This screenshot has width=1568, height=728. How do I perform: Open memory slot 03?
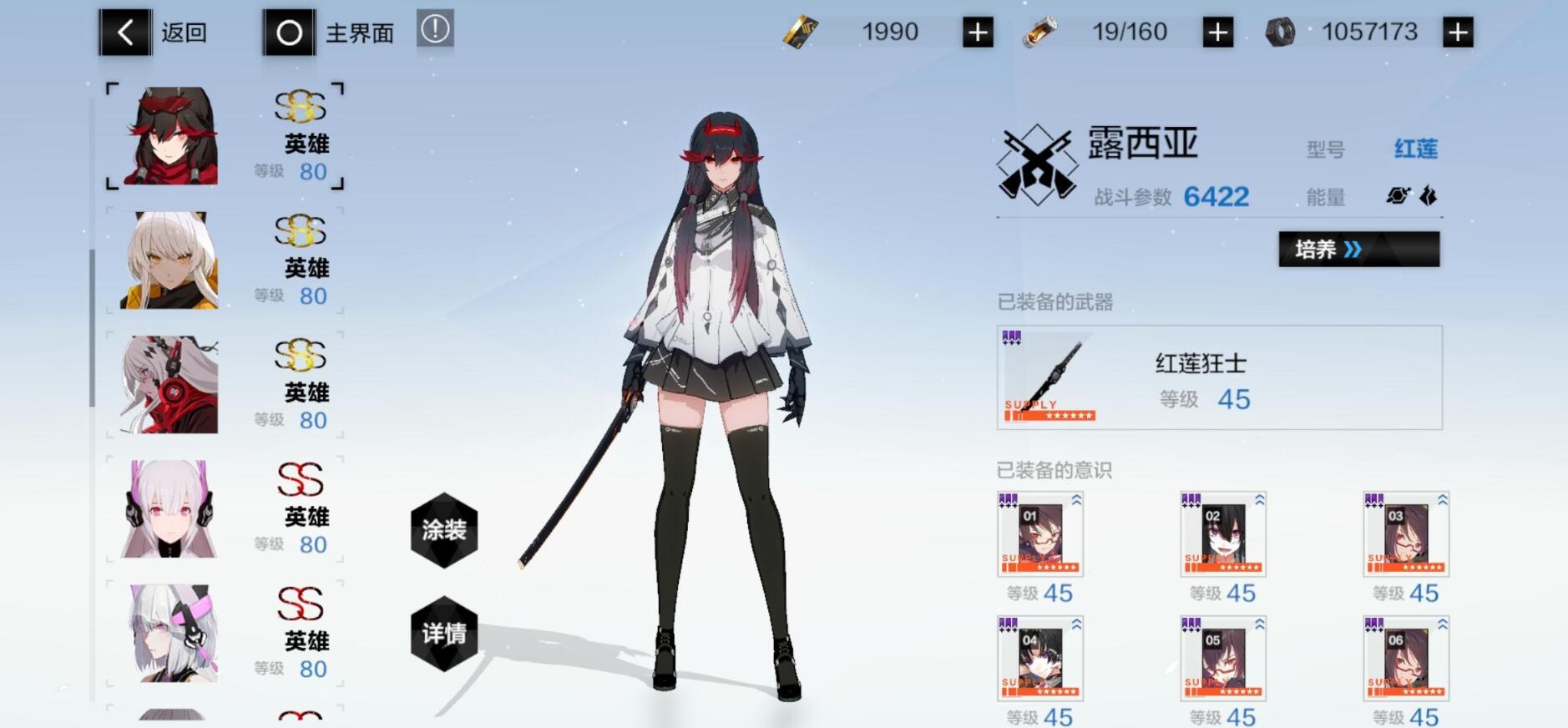(x=1406, y=534)
